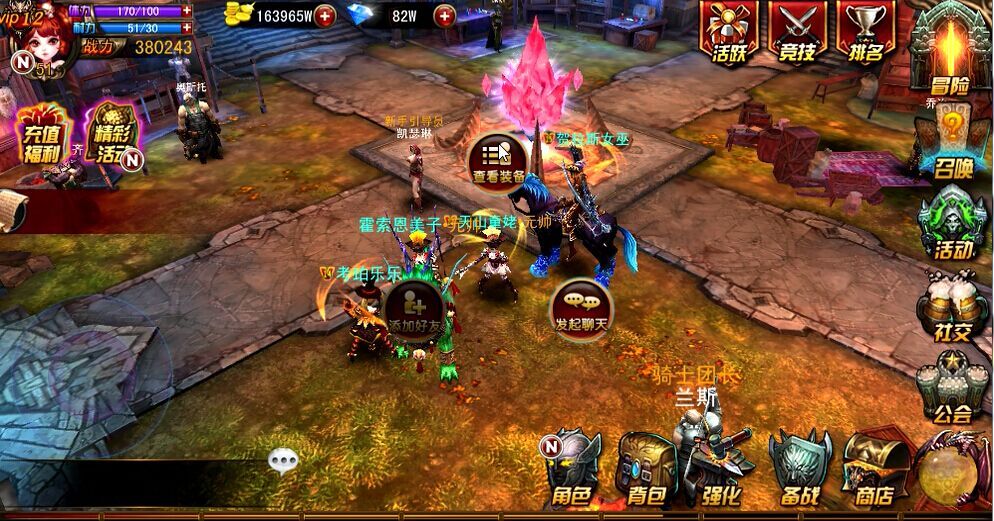Click 查看装备 to view player equipment
994x521 pixels.
(x=498, y=161)
